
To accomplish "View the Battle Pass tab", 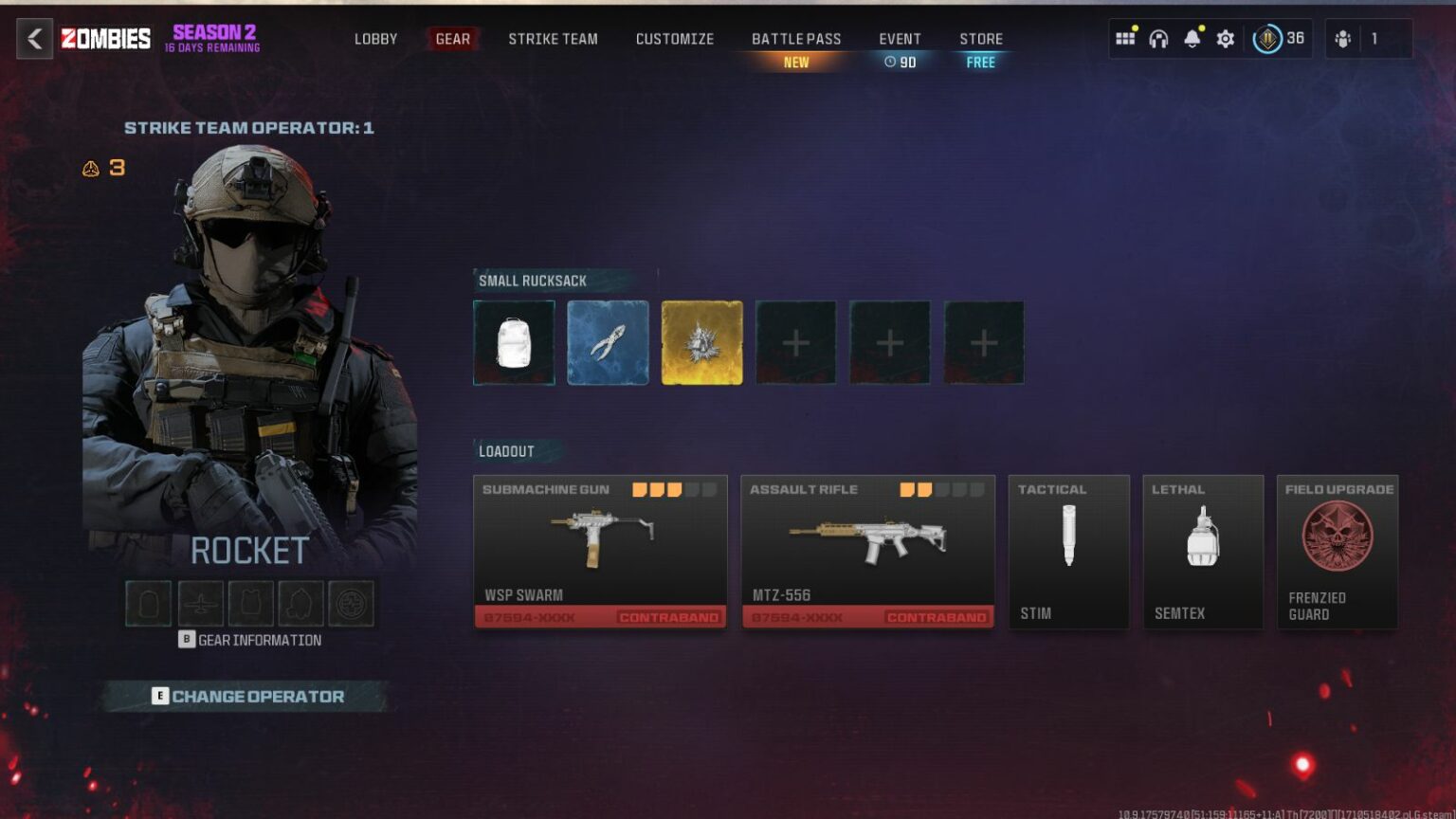I will 796,39.
